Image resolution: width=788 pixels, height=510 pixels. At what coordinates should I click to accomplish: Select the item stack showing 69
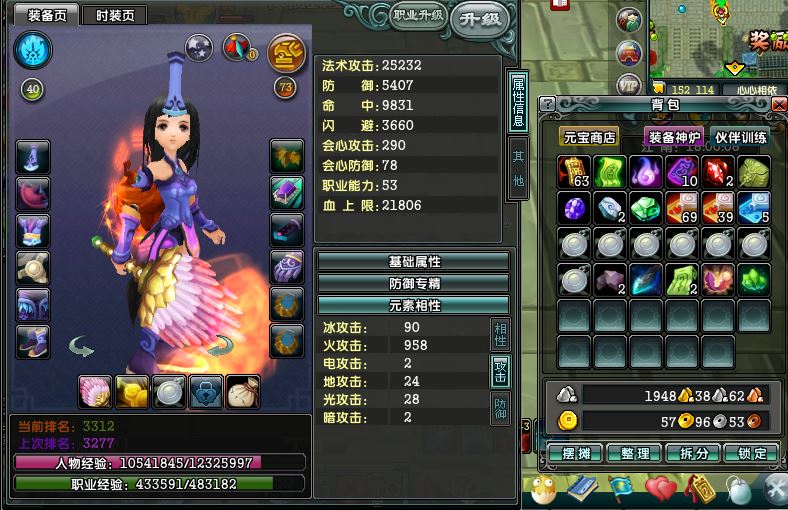[x=683, y=208]
